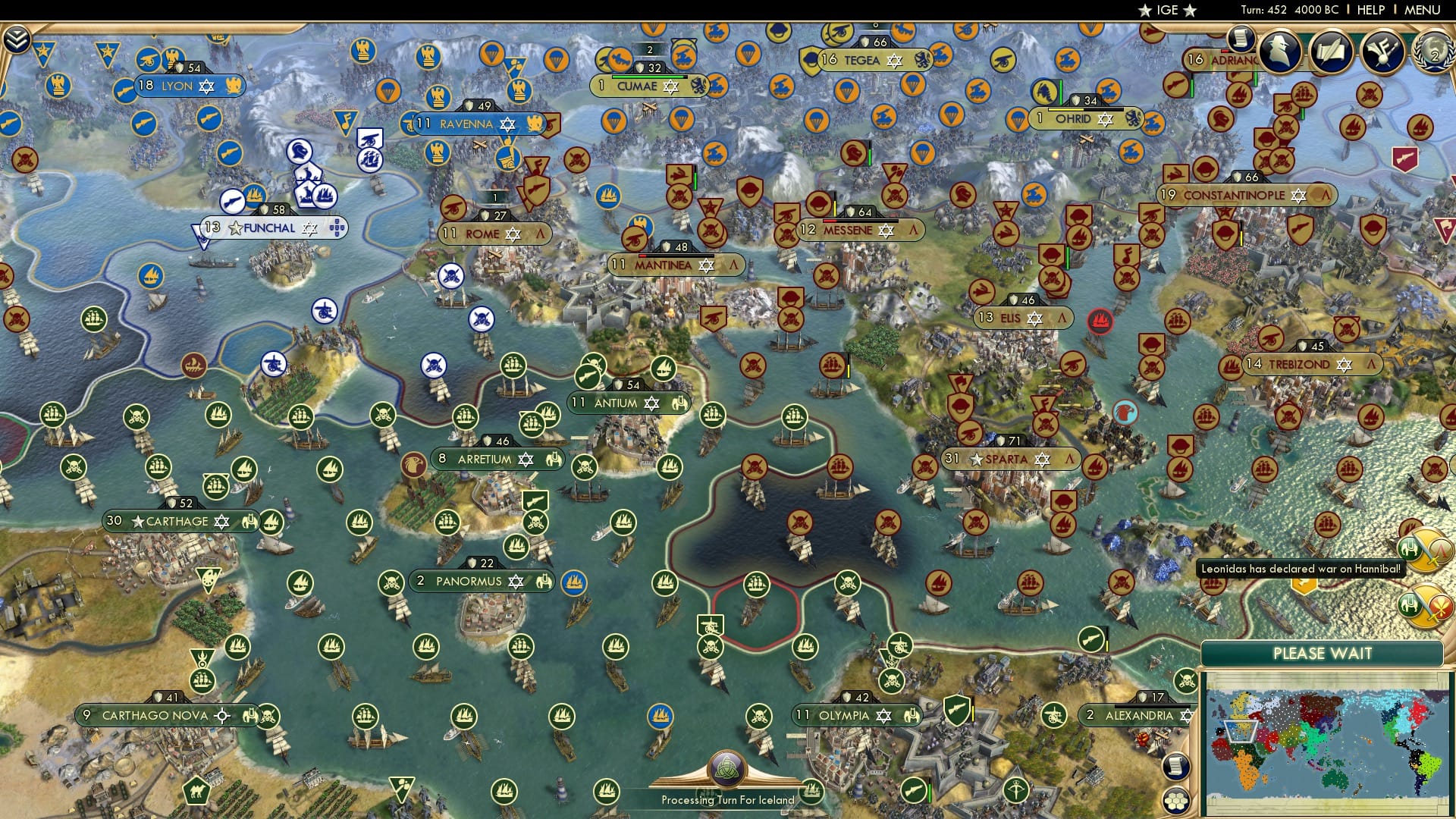Click the second crossed-swords war notification on the right
This screenshot has height=819, width=1456.
(x=1420, y=603)
